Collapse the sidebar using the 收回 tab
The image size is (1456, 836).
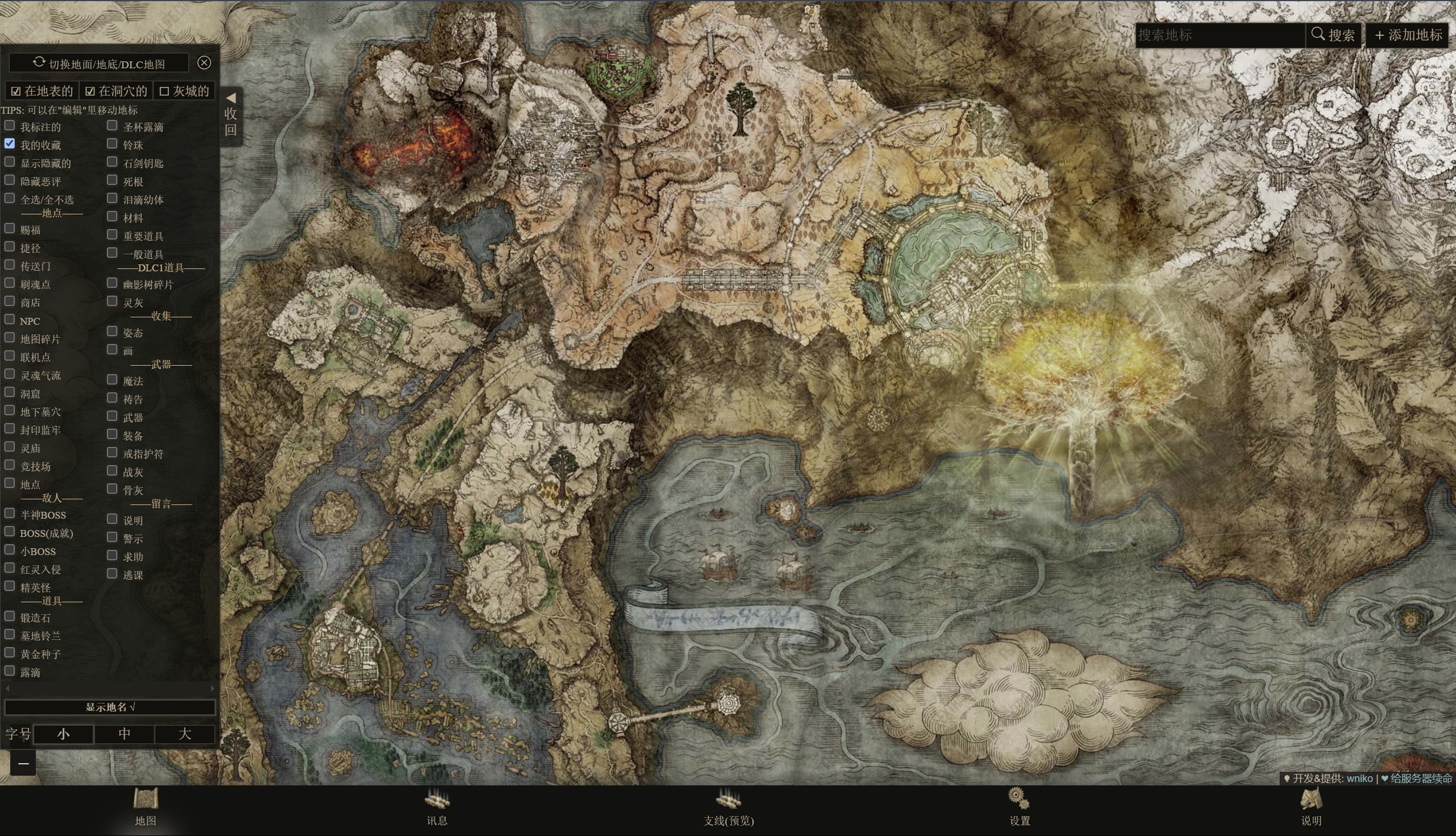tap(231, 115)
